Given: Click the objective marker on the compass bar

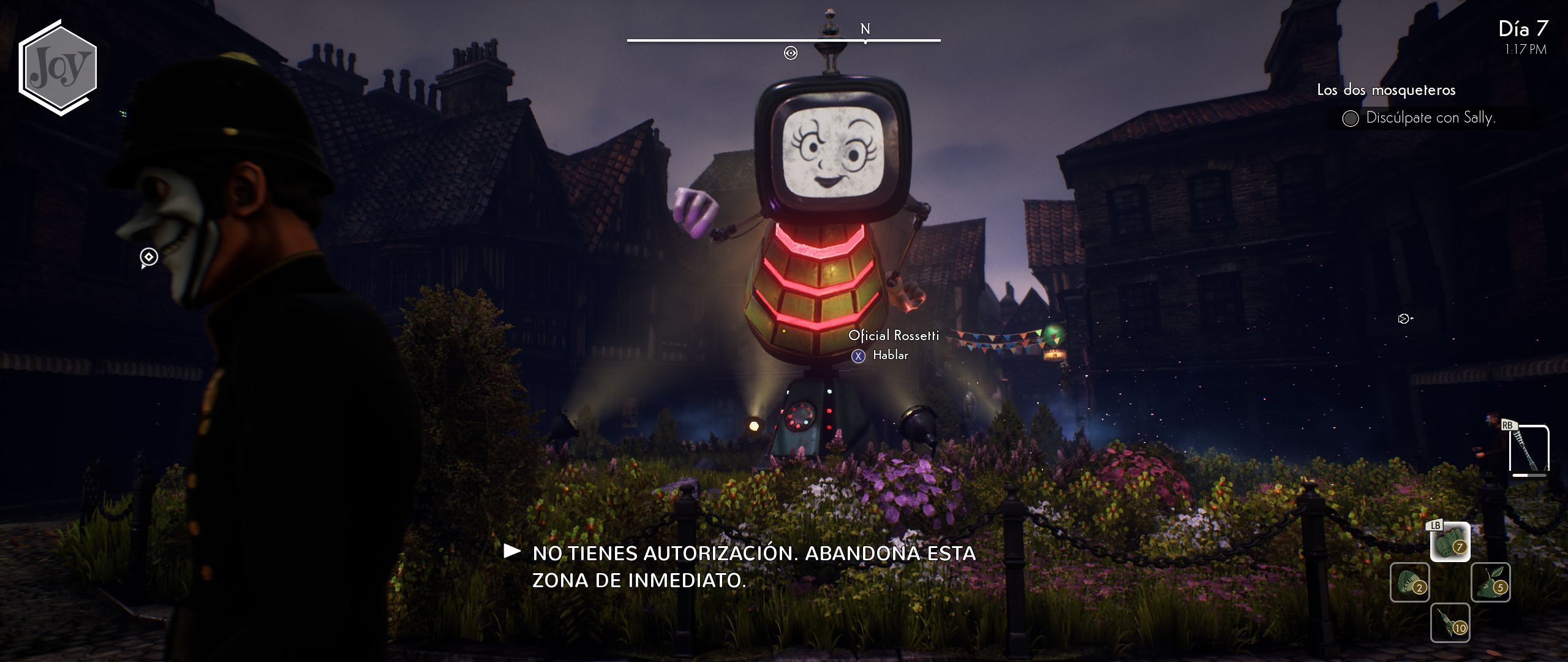Looking at the screenshot, I should click(x=791, y=53).
